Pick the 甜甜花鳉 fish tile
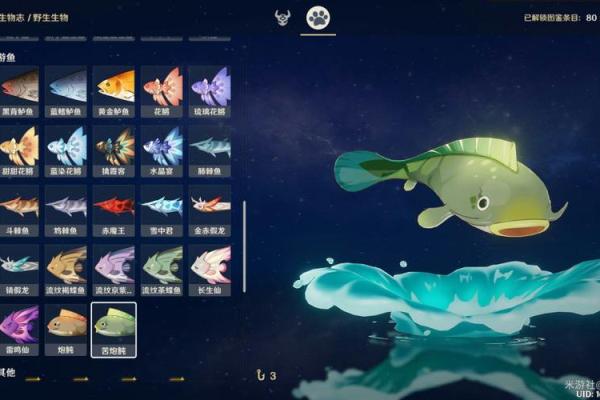 point(19,147)
